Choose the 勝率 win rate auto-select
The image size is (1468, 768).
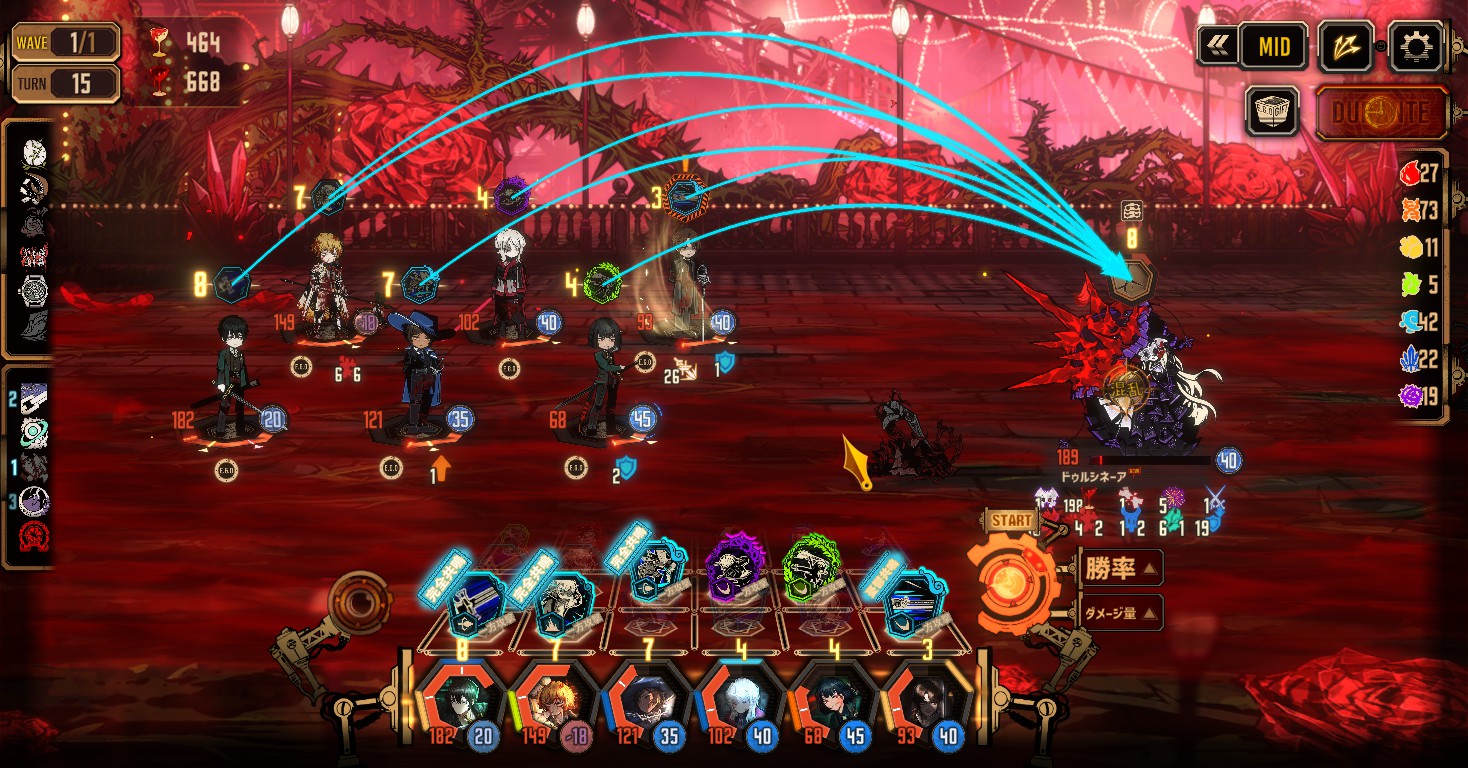pos(1121,569)
